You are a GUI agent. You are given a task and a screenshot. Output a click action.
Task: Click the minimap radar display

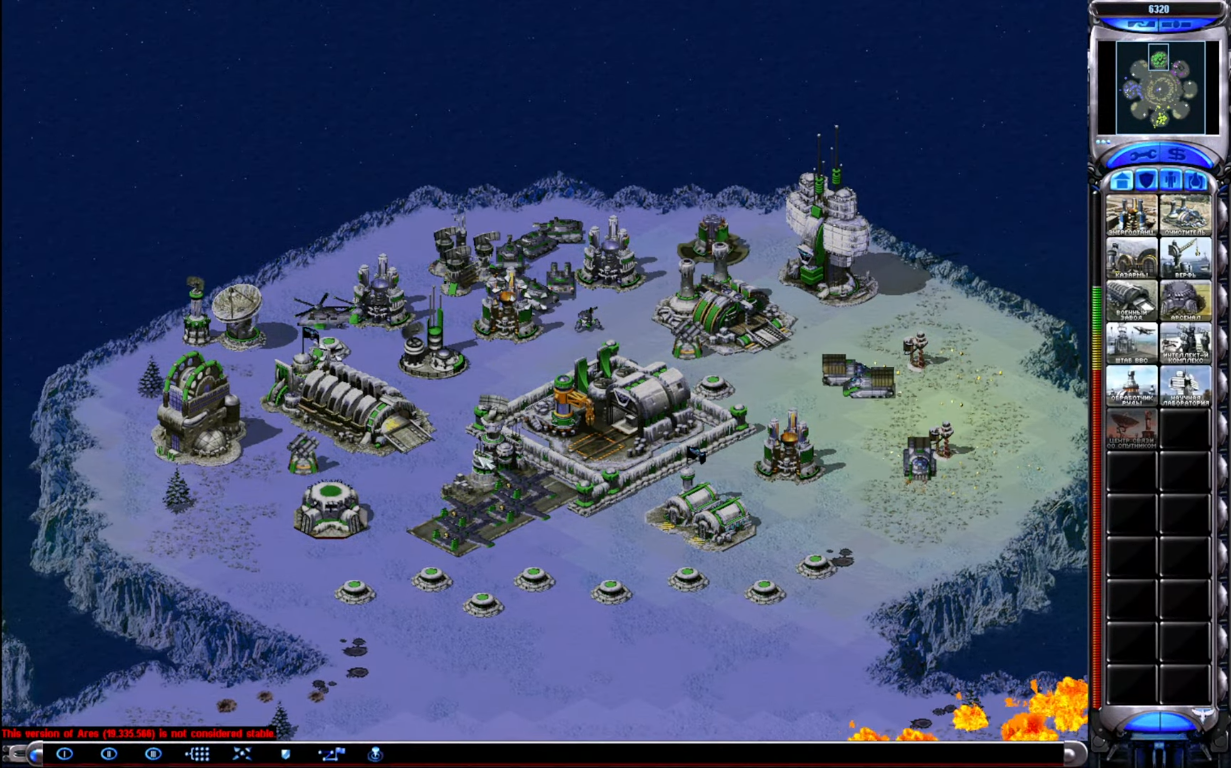[1159, 87]
